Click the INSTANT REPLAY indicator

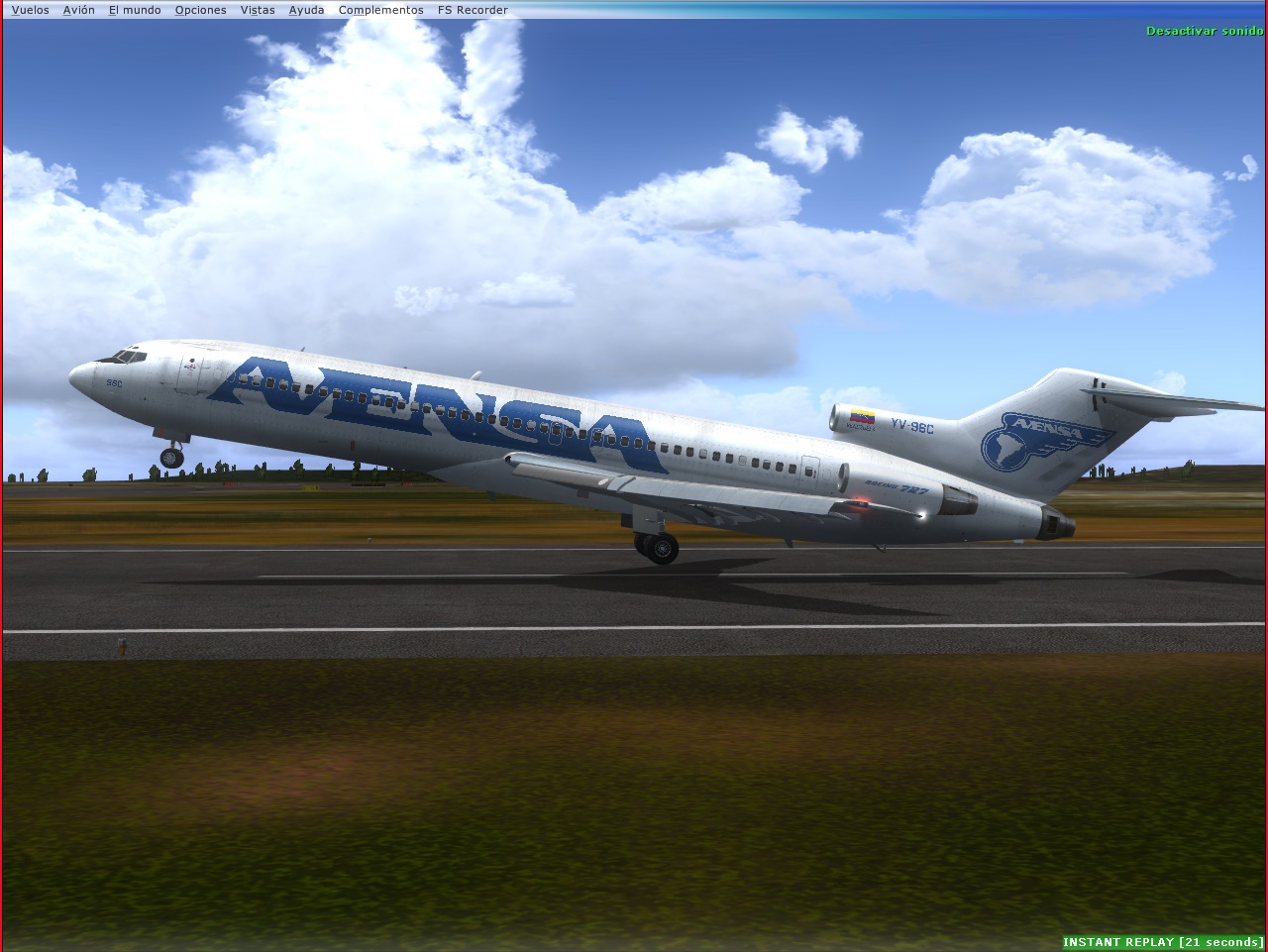(1163, 942)
